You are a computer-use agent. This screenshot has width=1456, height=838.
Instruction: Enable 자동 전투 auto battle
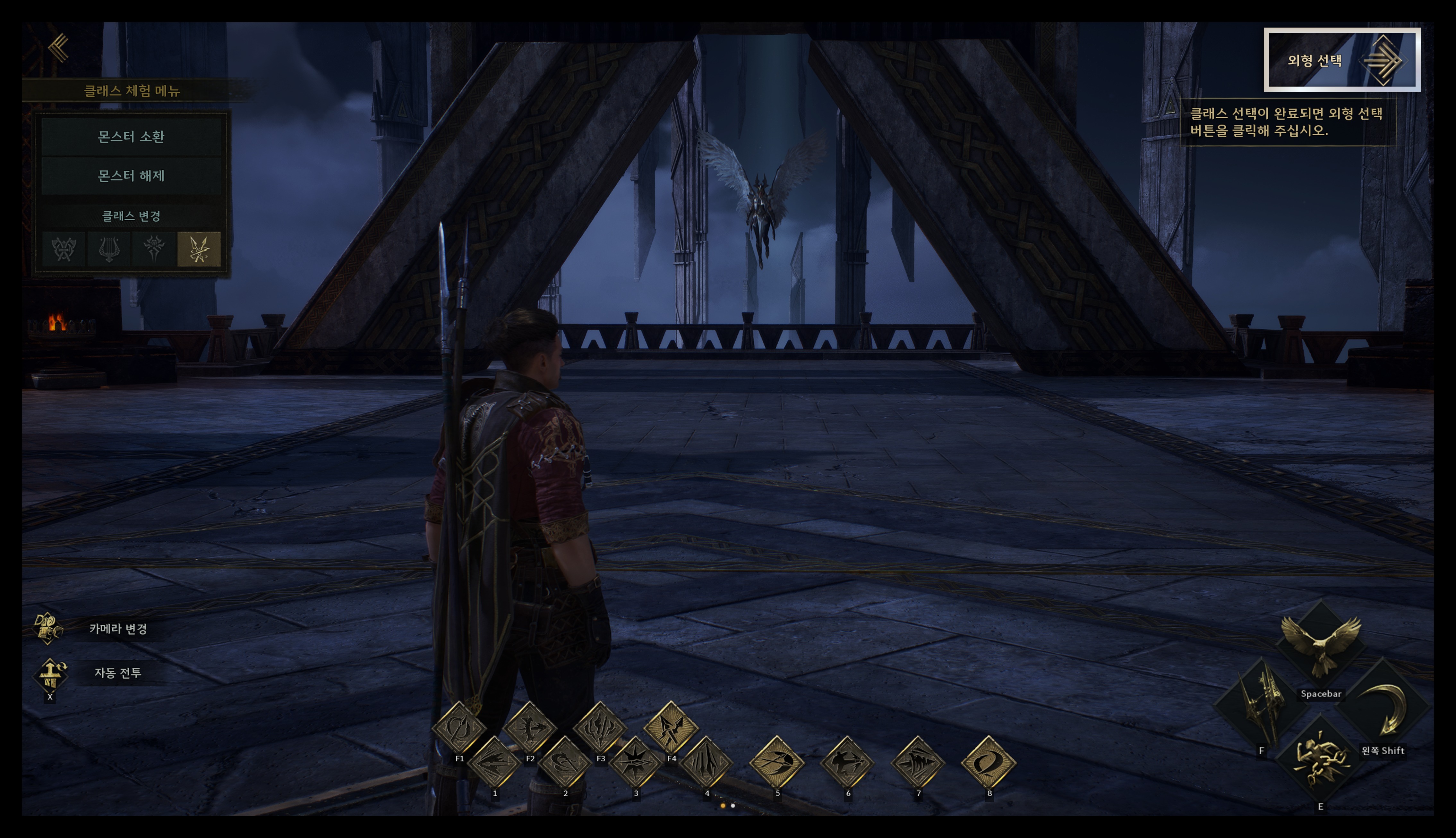[50, 673]
